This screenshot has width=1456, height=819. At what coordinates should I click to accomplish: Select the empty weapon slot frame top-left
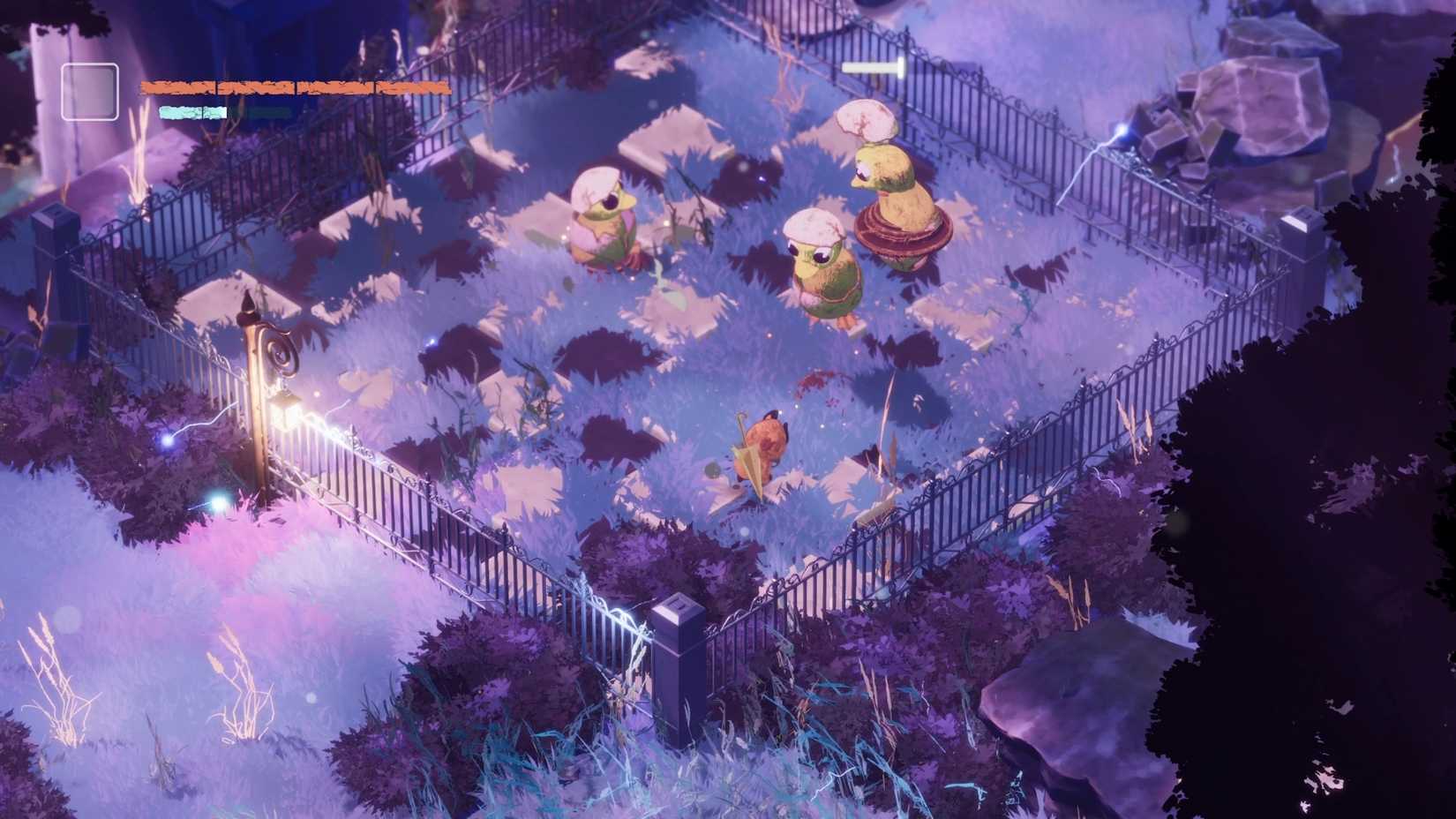(88, 90)
